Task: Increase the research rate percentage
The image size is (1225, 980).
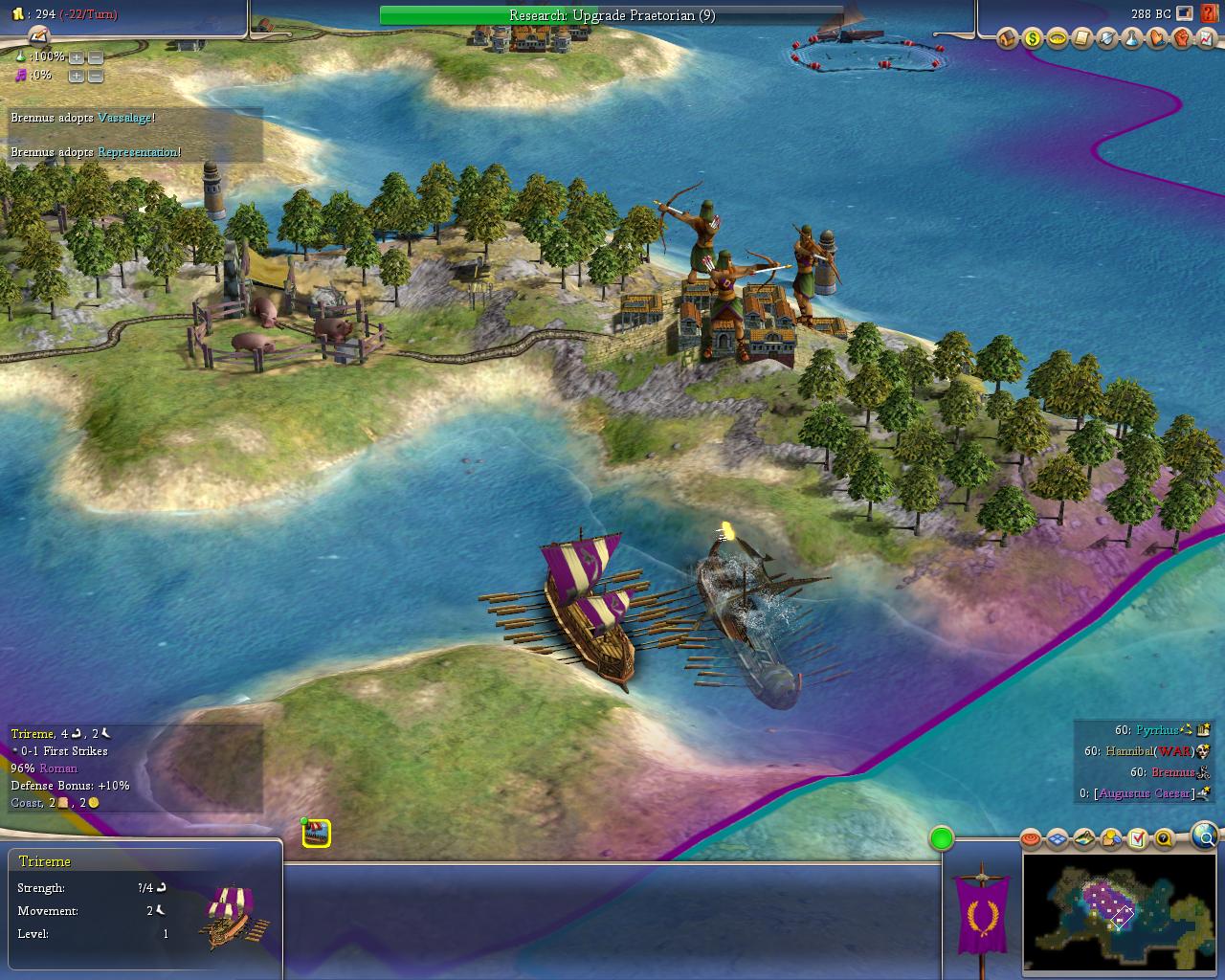Action: (77, 57)
